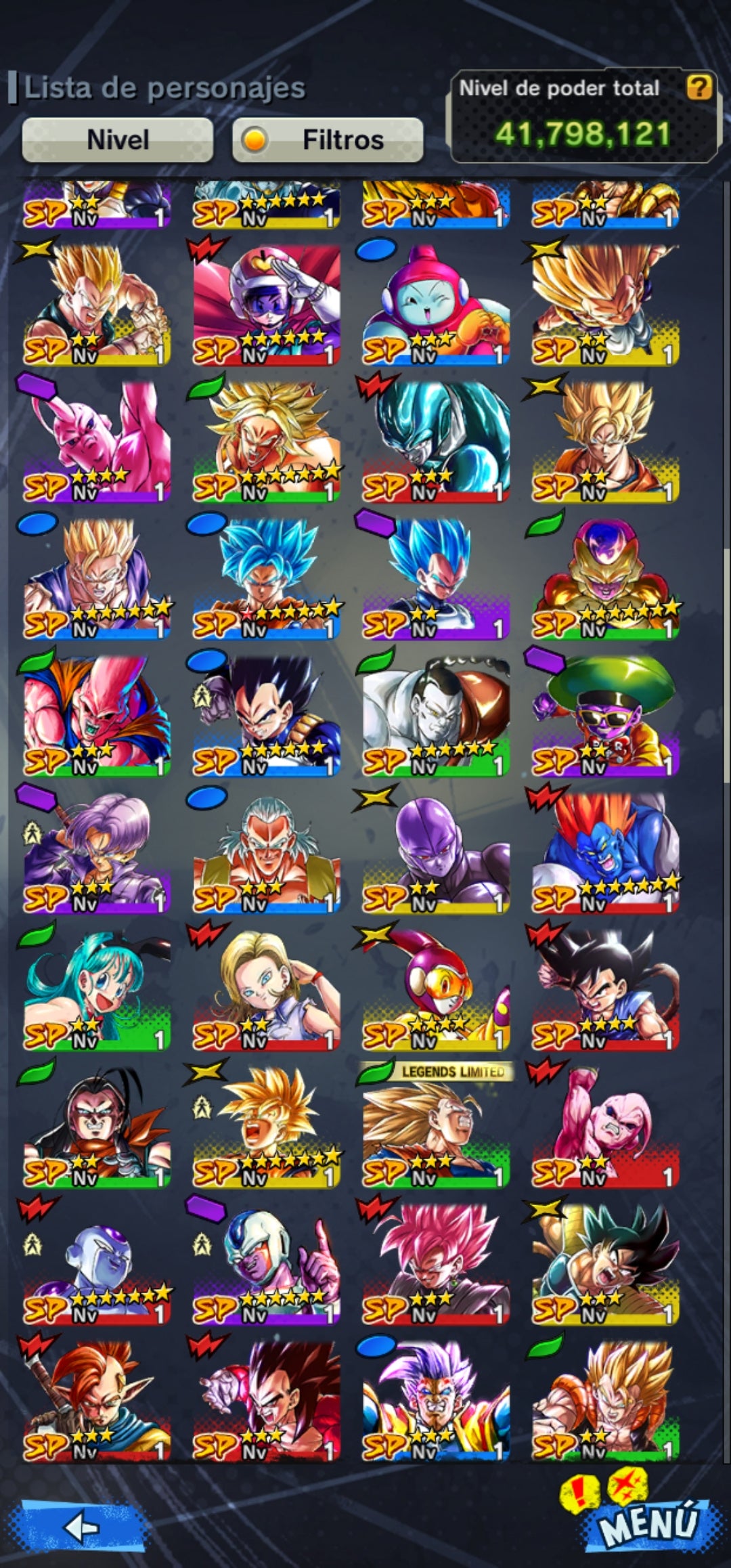Choose the blue Super Janemba card

coord(604,854)
